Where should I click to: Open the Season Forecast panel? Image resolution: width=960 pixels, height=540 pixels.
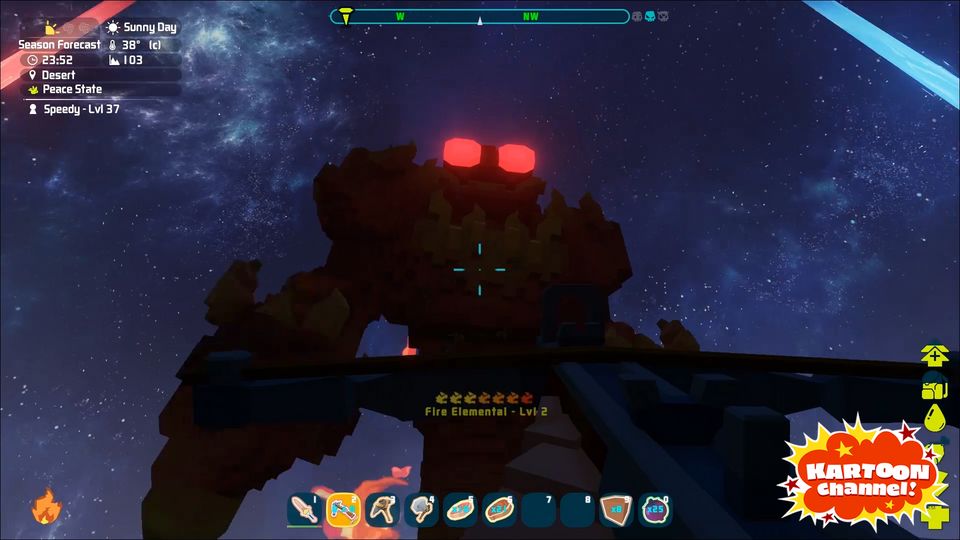click(59, 45)
